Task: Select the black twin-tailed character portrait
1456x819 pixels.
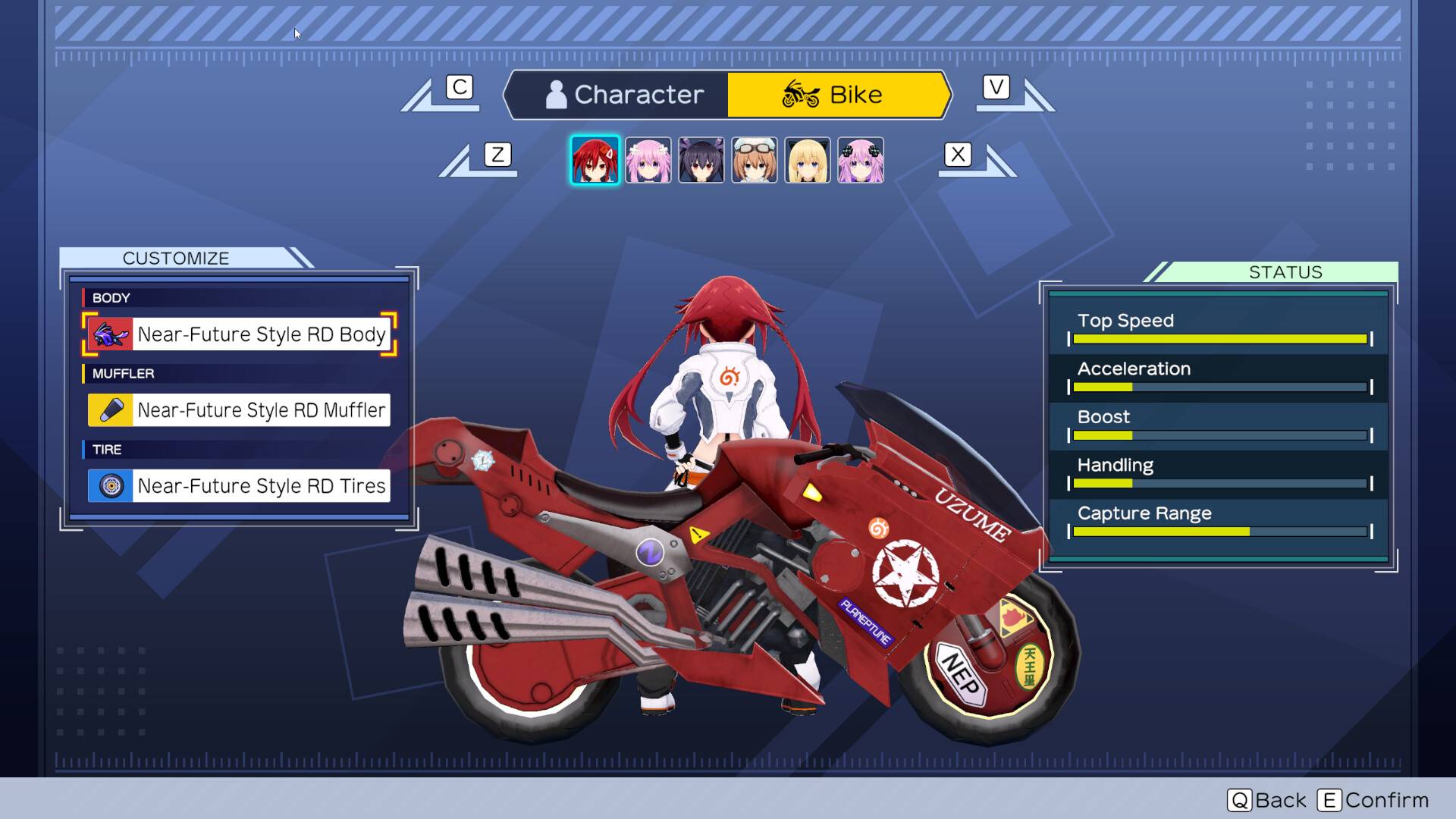Action: [x=701, y=159]
